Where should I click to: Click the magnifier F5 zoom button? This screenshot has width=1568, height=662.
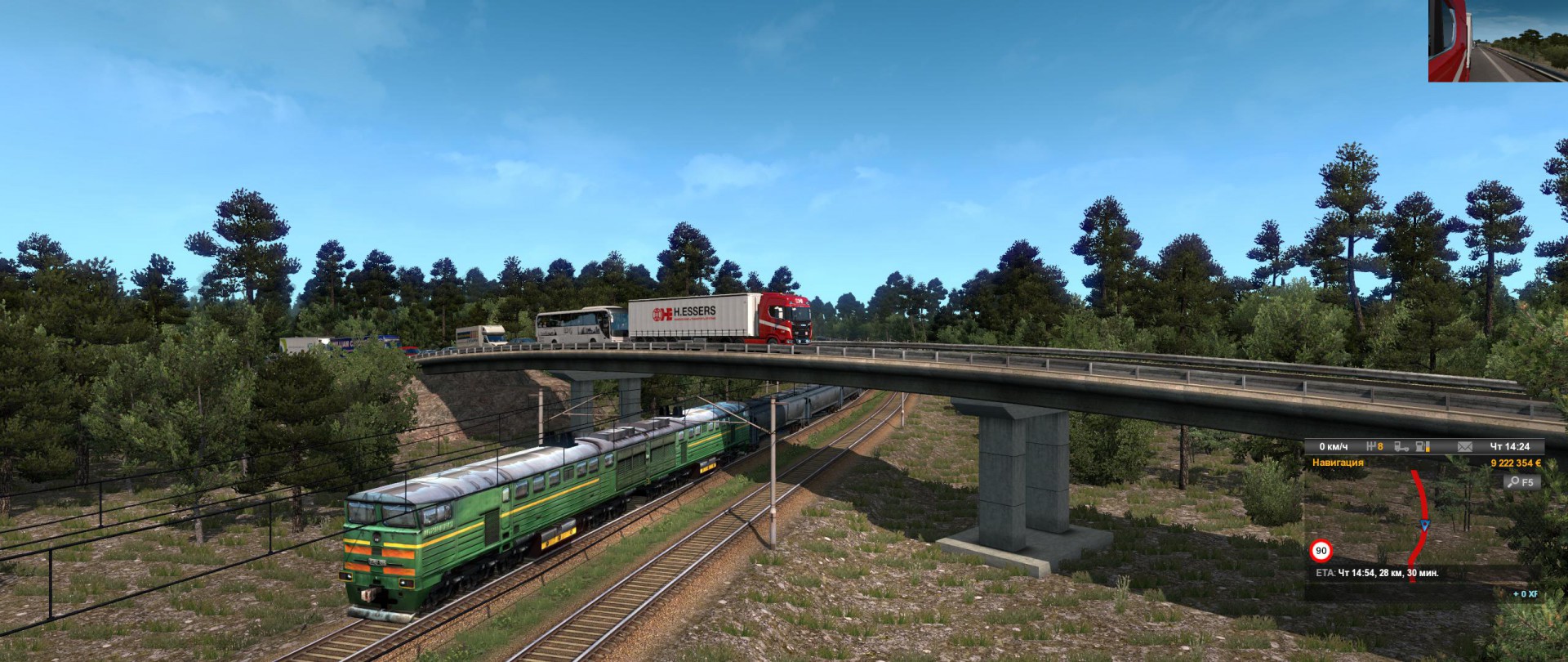tap(1521, 482)
